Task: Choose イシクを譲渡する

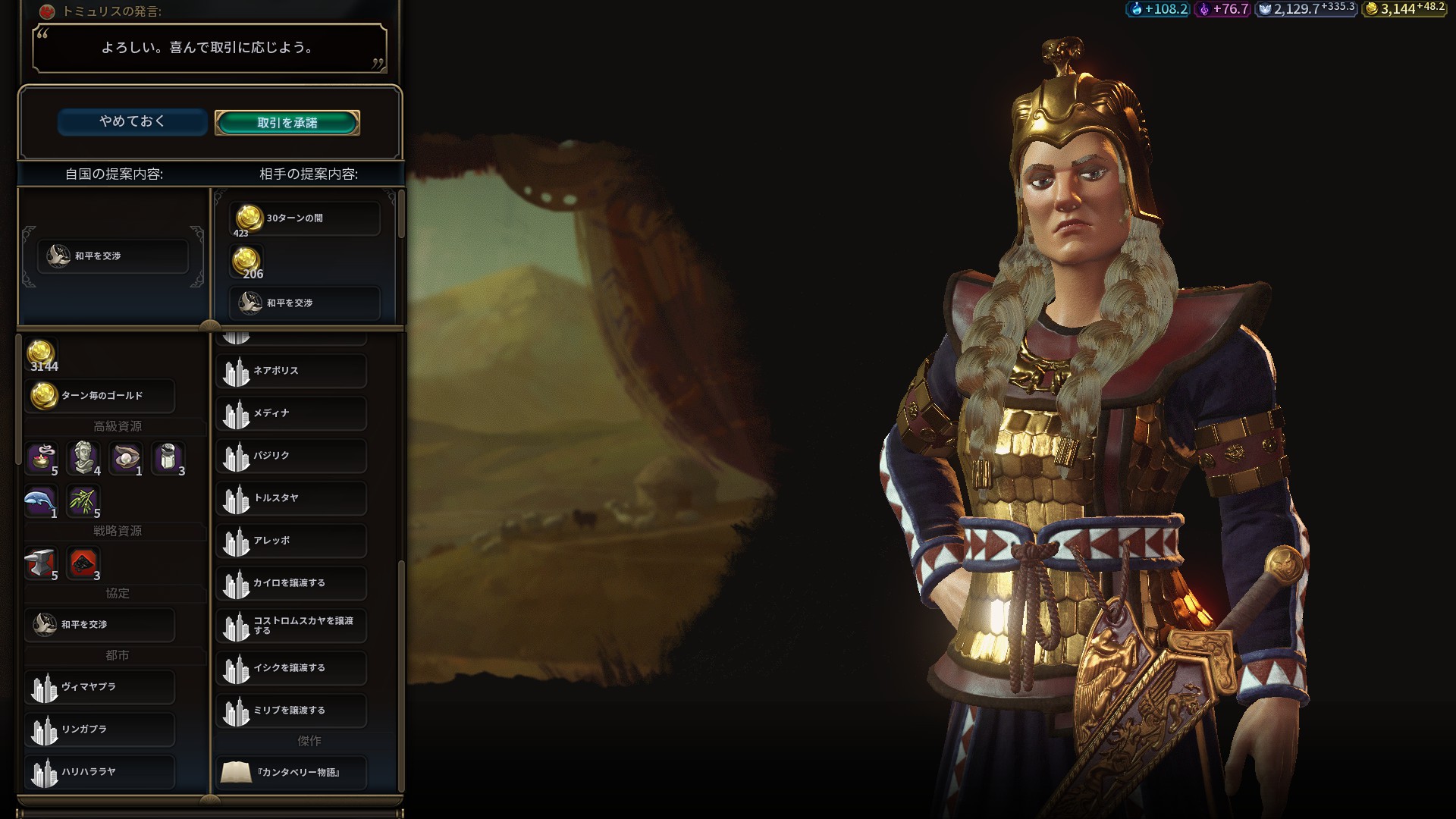Action: pos(291,668)
